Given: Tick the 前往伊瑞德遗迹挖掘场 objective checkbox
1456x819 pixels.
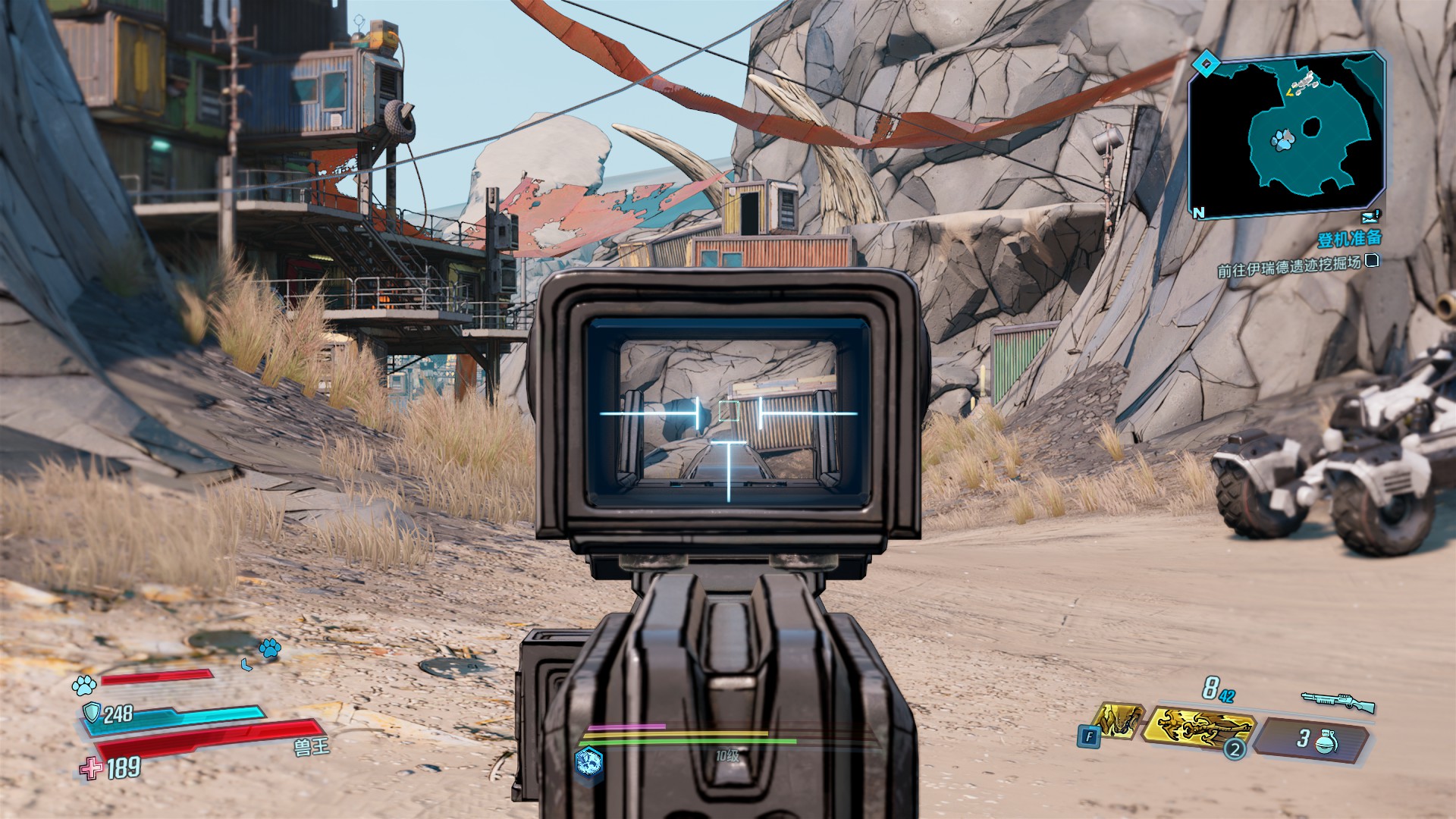Looking at the screenshot, I should (1371, 262).
